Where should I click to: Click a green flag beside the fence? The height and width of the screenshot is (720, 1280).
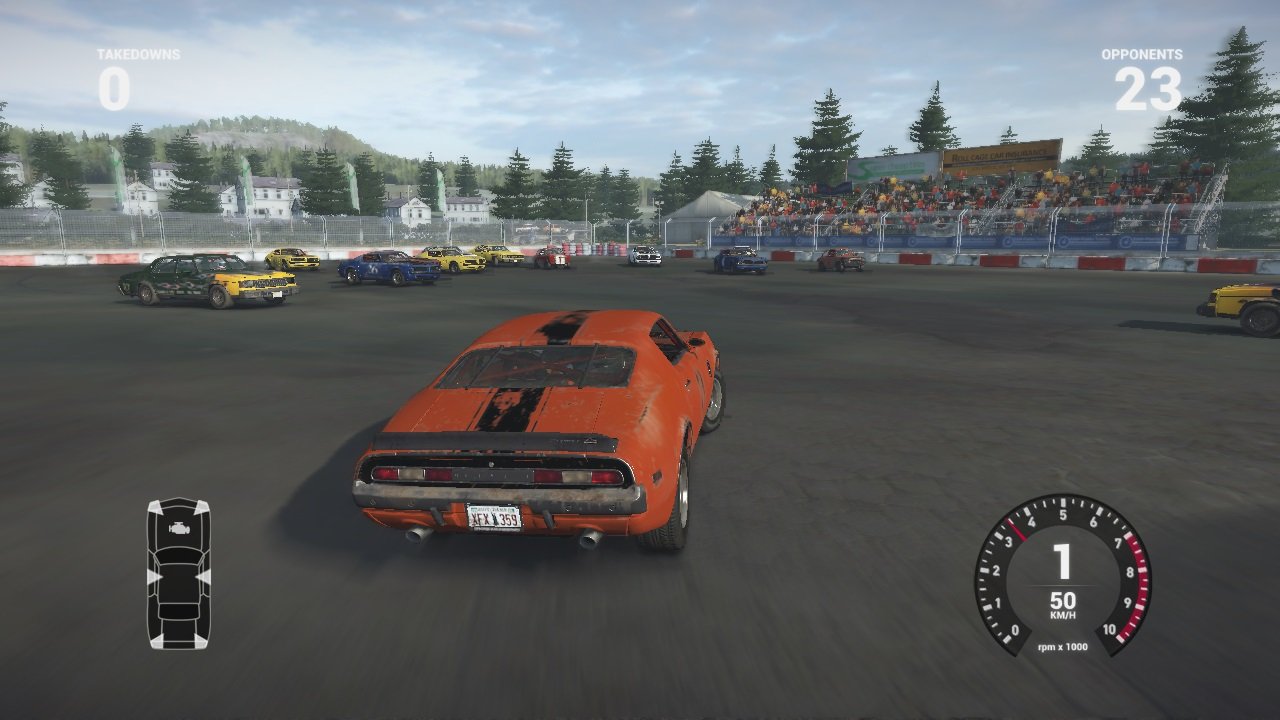pyautogui.click(x=248, y=180)
